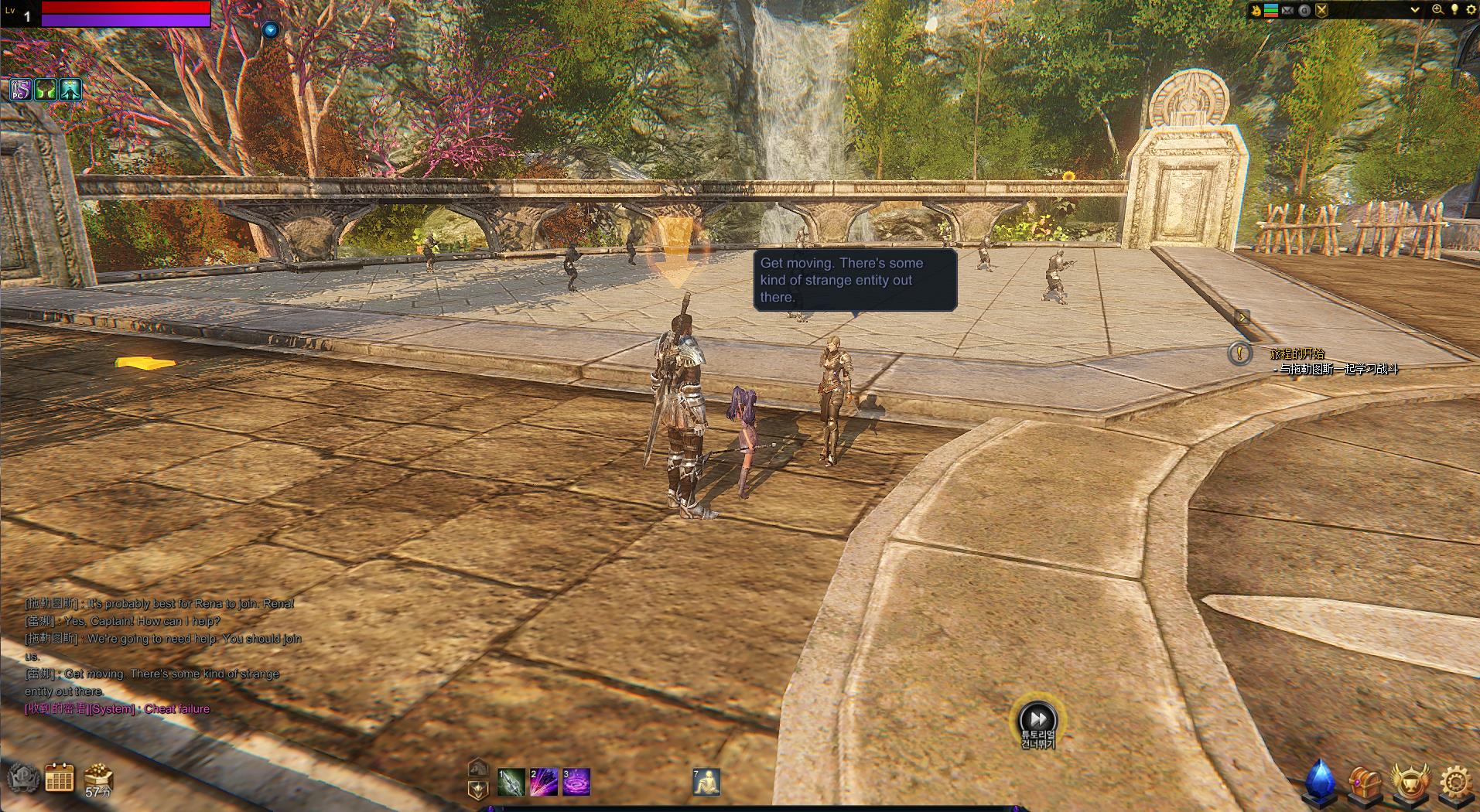Show the winged trophy achievements icon
The height and width of the screenshot is (812, 1480).
point(1410,783)
